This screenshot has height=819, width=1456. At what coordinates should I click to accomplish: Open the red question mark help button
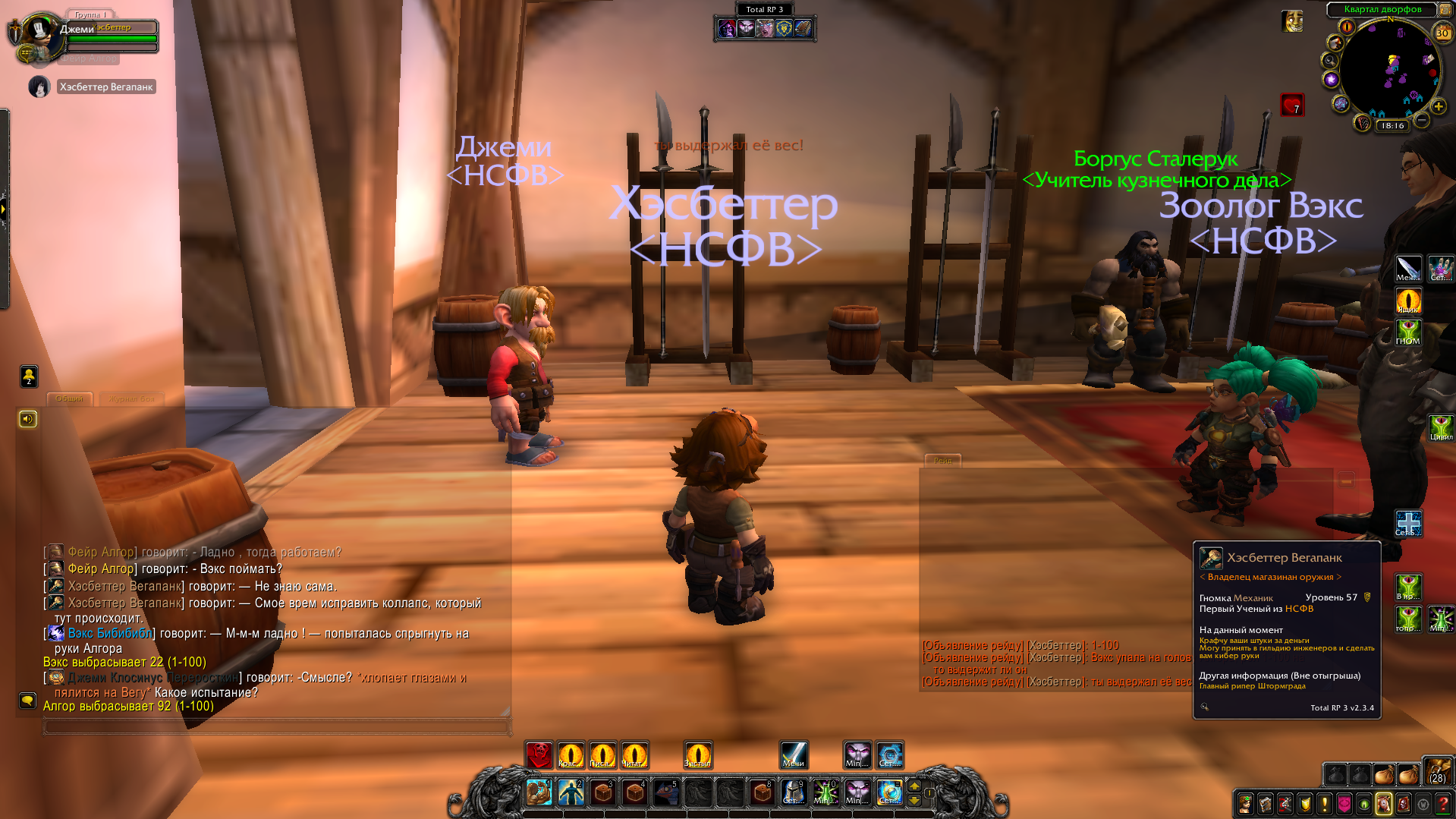[x=1443, y=803]
